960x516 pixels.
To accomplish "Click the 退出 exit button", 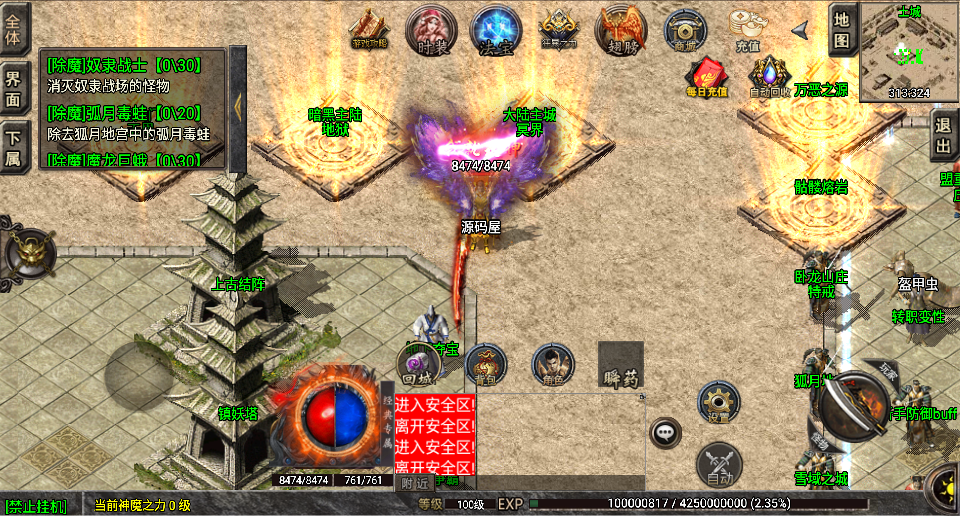I will 943,136.
